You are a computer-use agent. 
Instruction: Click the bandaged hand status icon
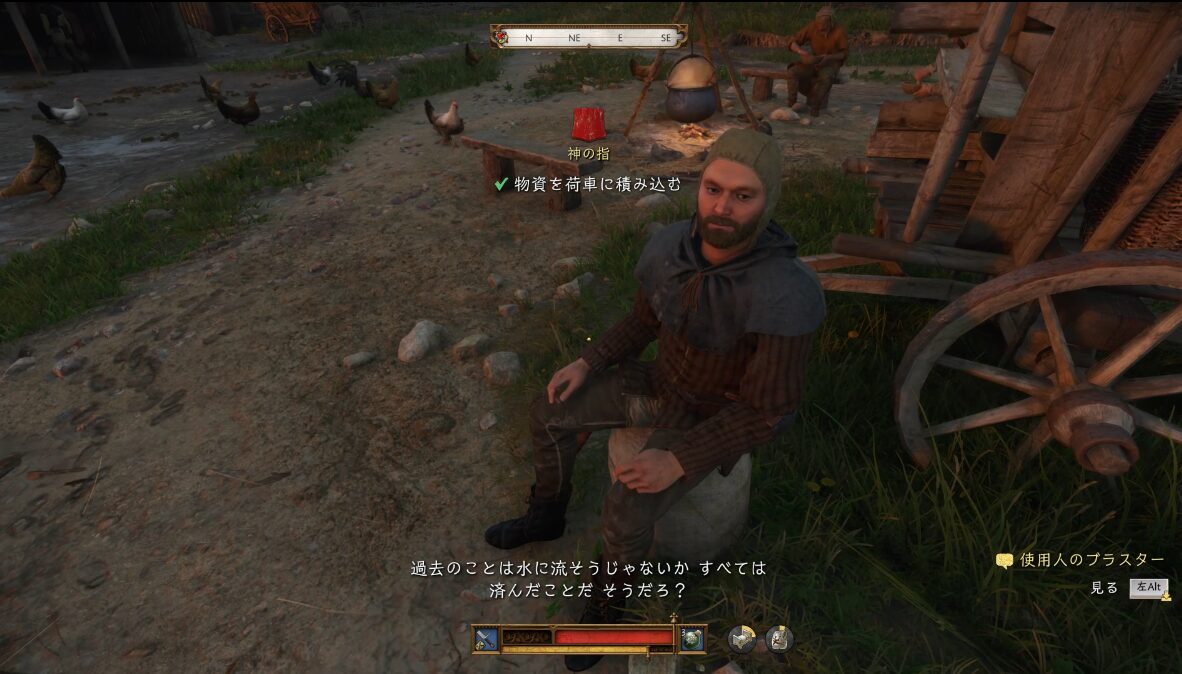[741, 638]
